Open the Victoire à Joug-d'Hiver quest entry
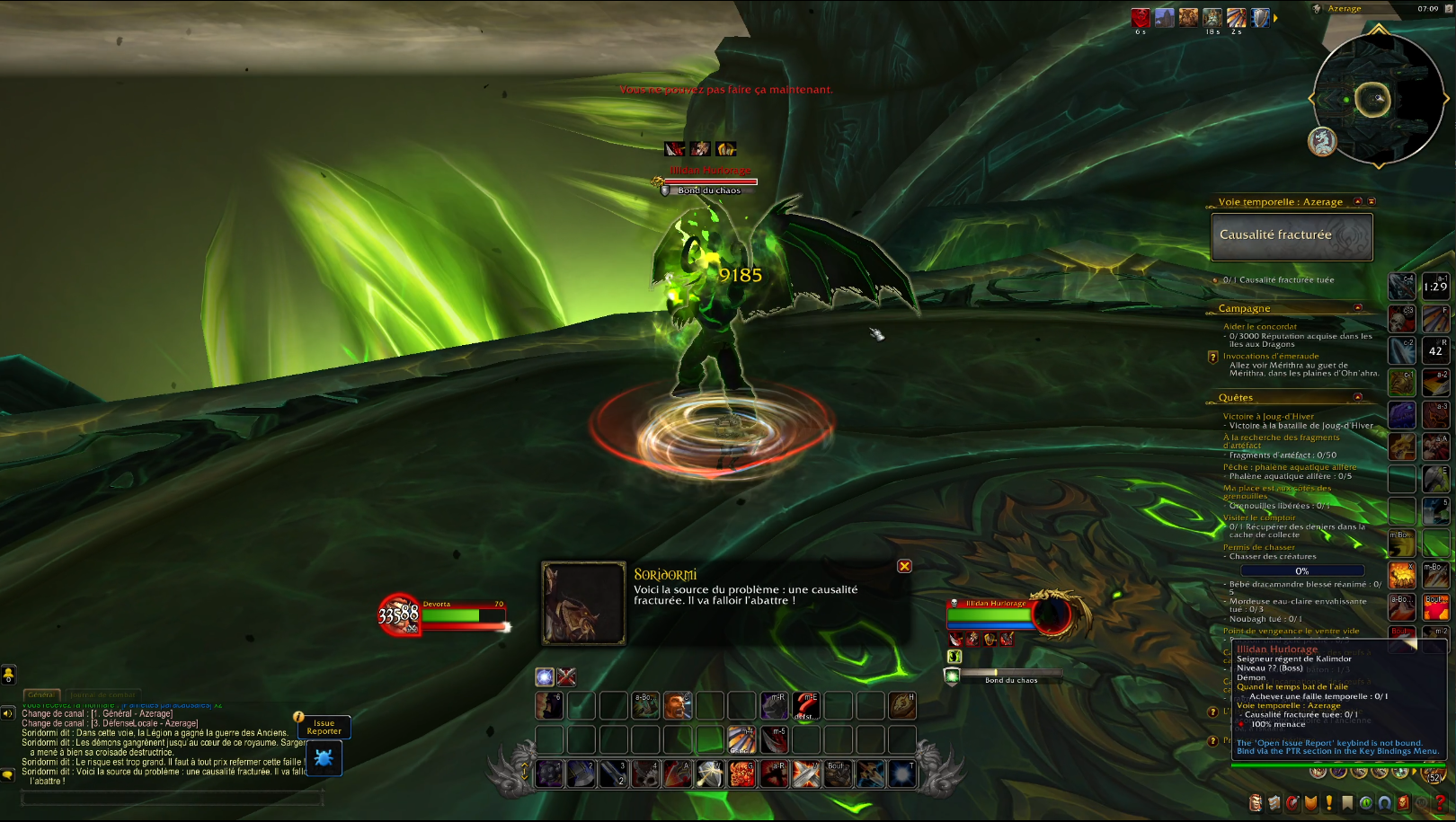 click(1268, 416)
